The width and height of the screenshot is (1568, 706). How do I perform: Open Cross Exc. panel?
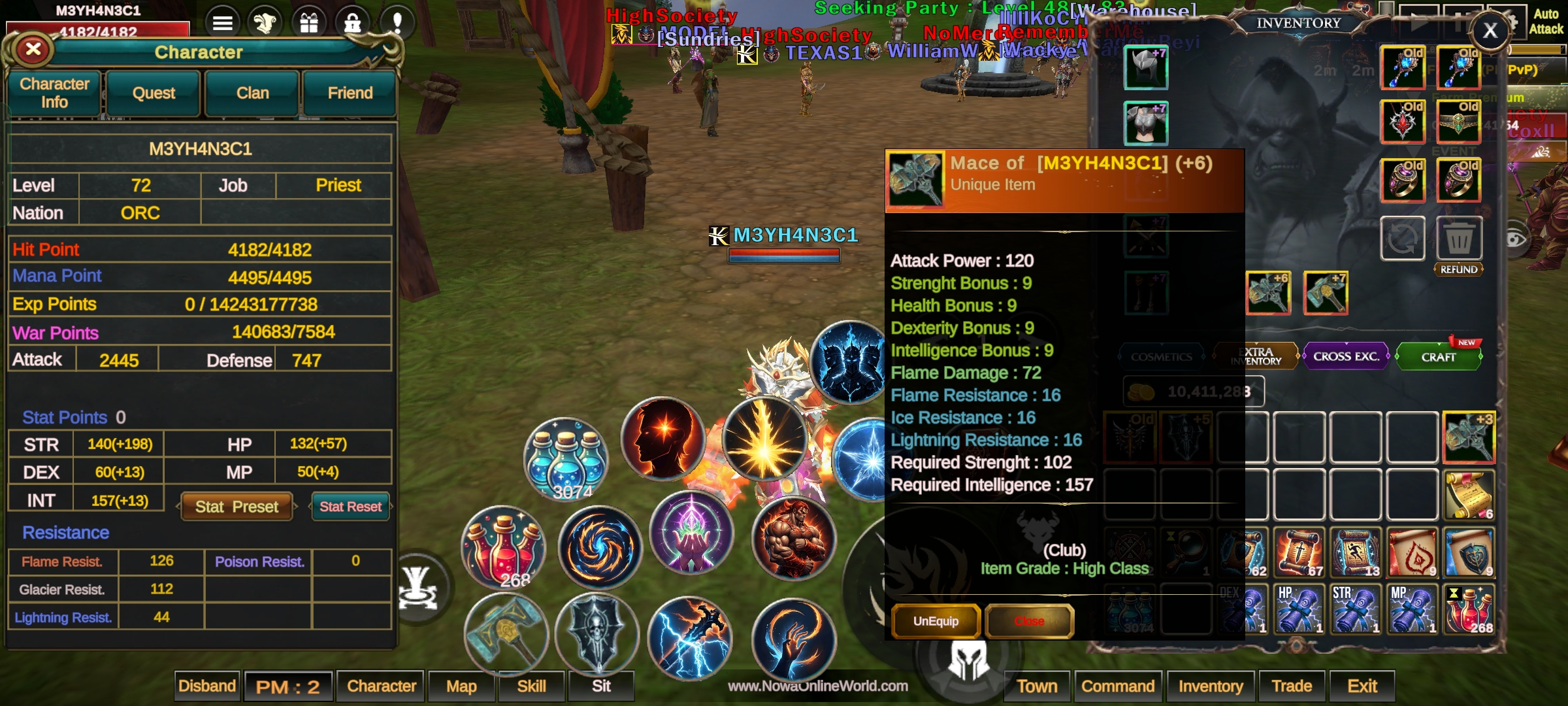coord(1346,357)
